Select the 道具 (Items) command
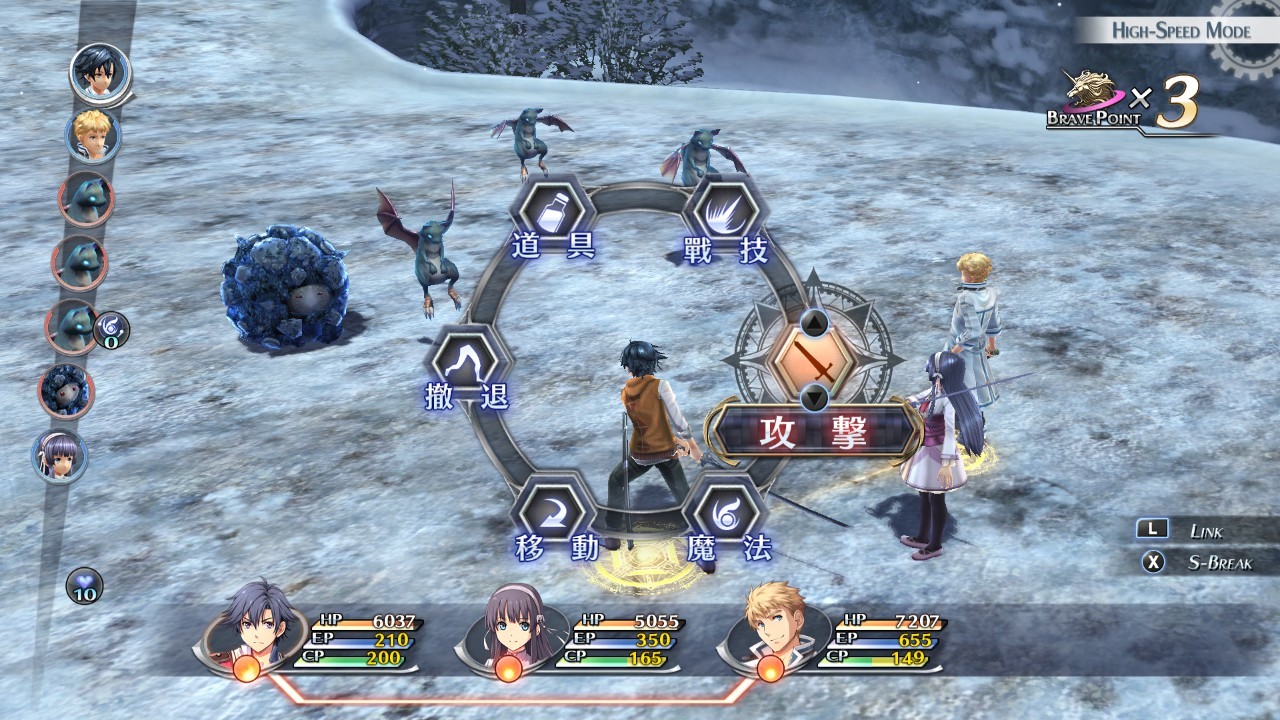This screenshot has height=720, width=1280. 553,213
